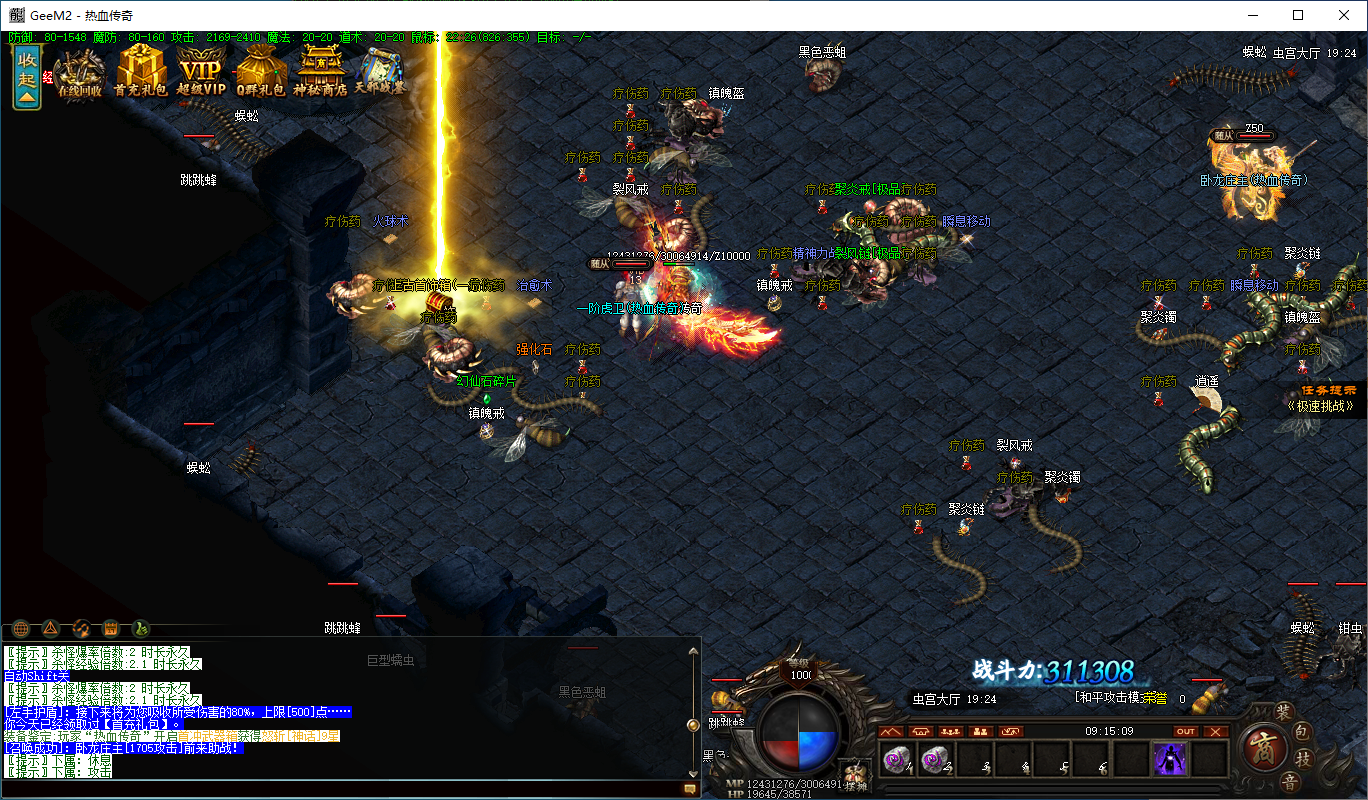Click the red X button beside OUT

pos(1215,731)
